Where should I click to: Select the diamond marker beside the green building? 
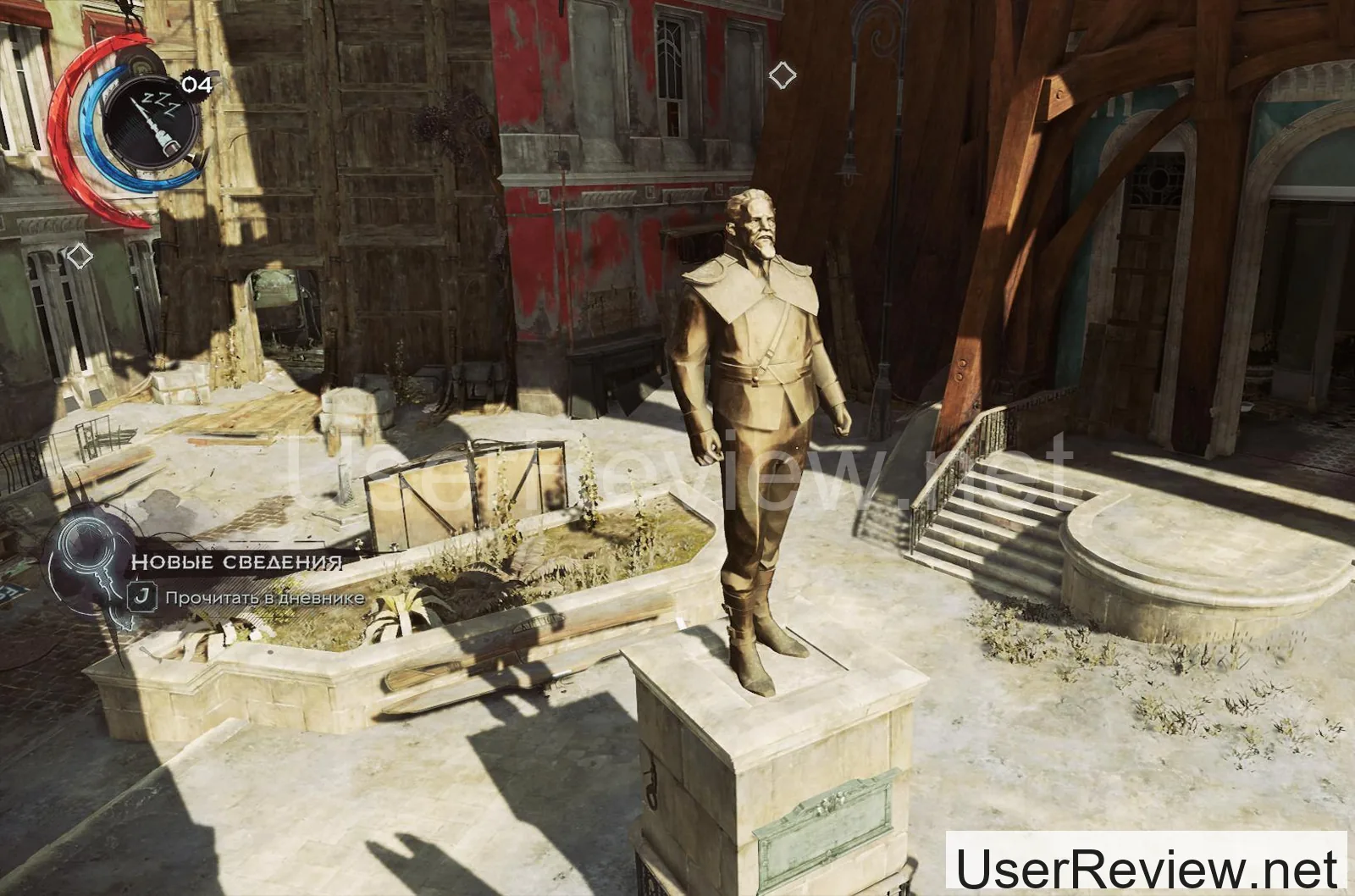tap(79, 256)
